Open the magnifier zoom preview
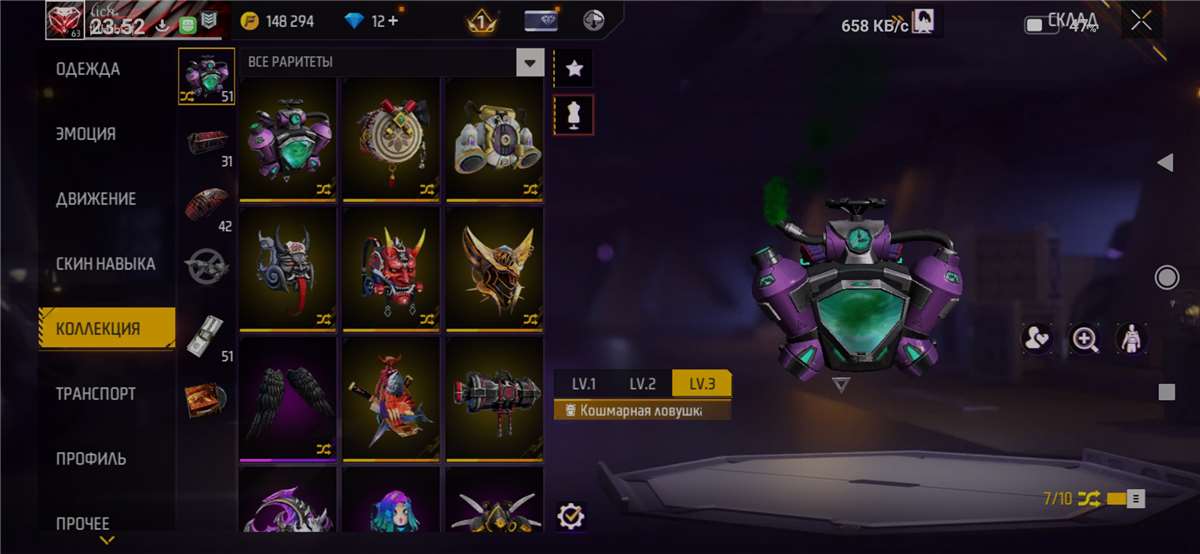This screenshot has width=1200, height=554. (x=1084, y=339)
